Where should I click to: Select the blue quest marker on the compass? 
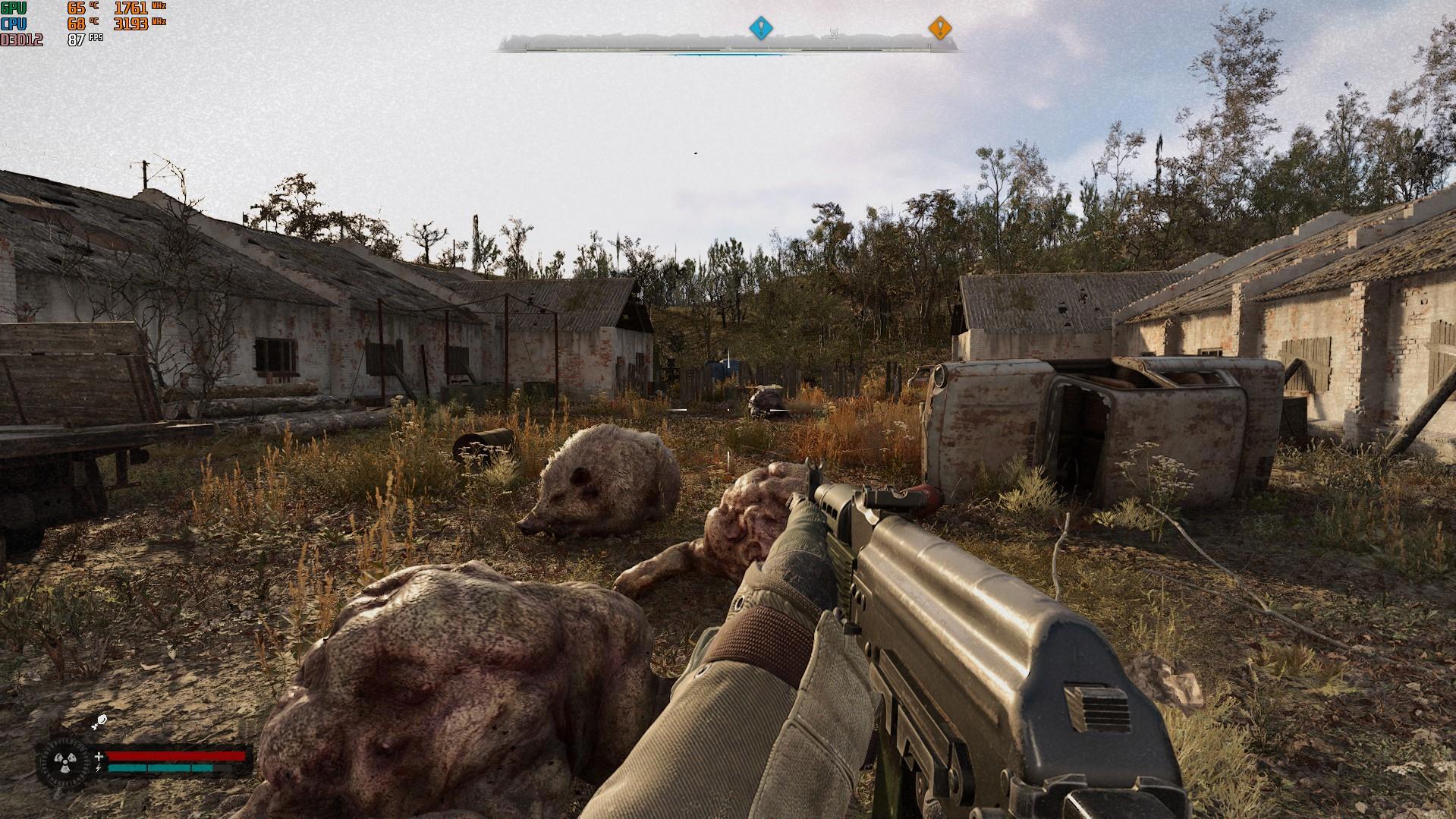(x=760, y=29)
